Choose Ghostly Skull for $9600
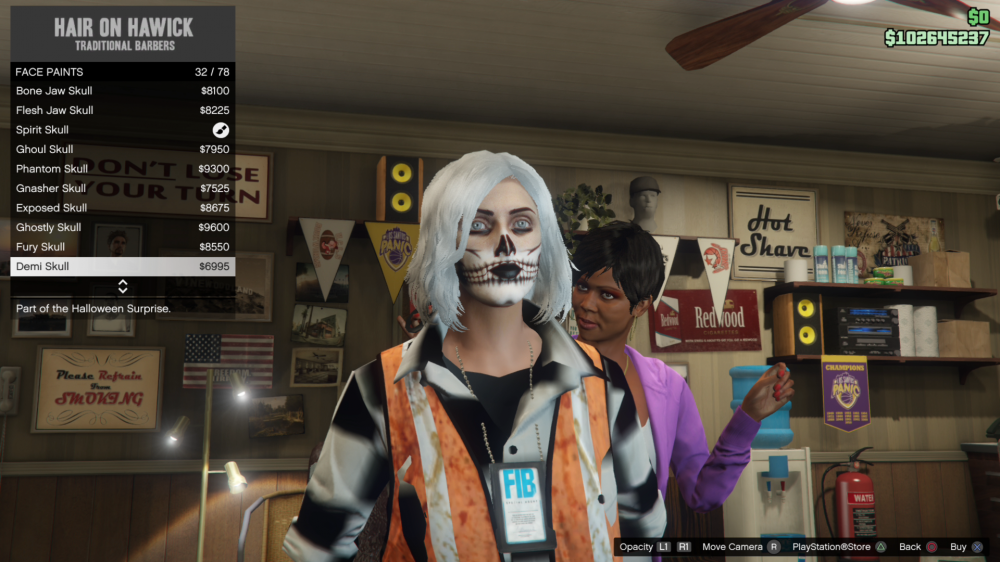Image resolution: width=1000 pixels, height=562 pixels. click(122, 227)
